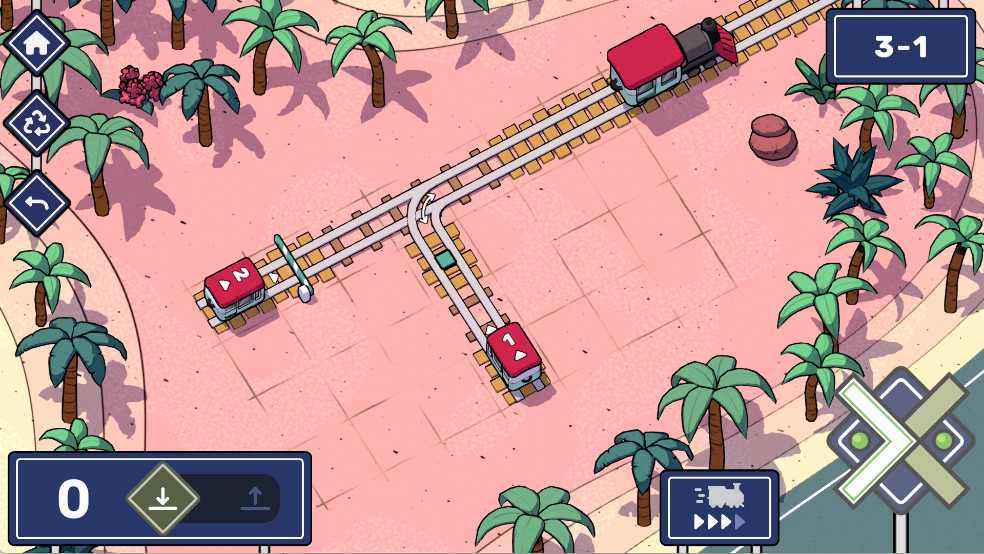The image size is (984, 554).
Task: Switch to the upward arrow toggle option
Action: (254, 499)
